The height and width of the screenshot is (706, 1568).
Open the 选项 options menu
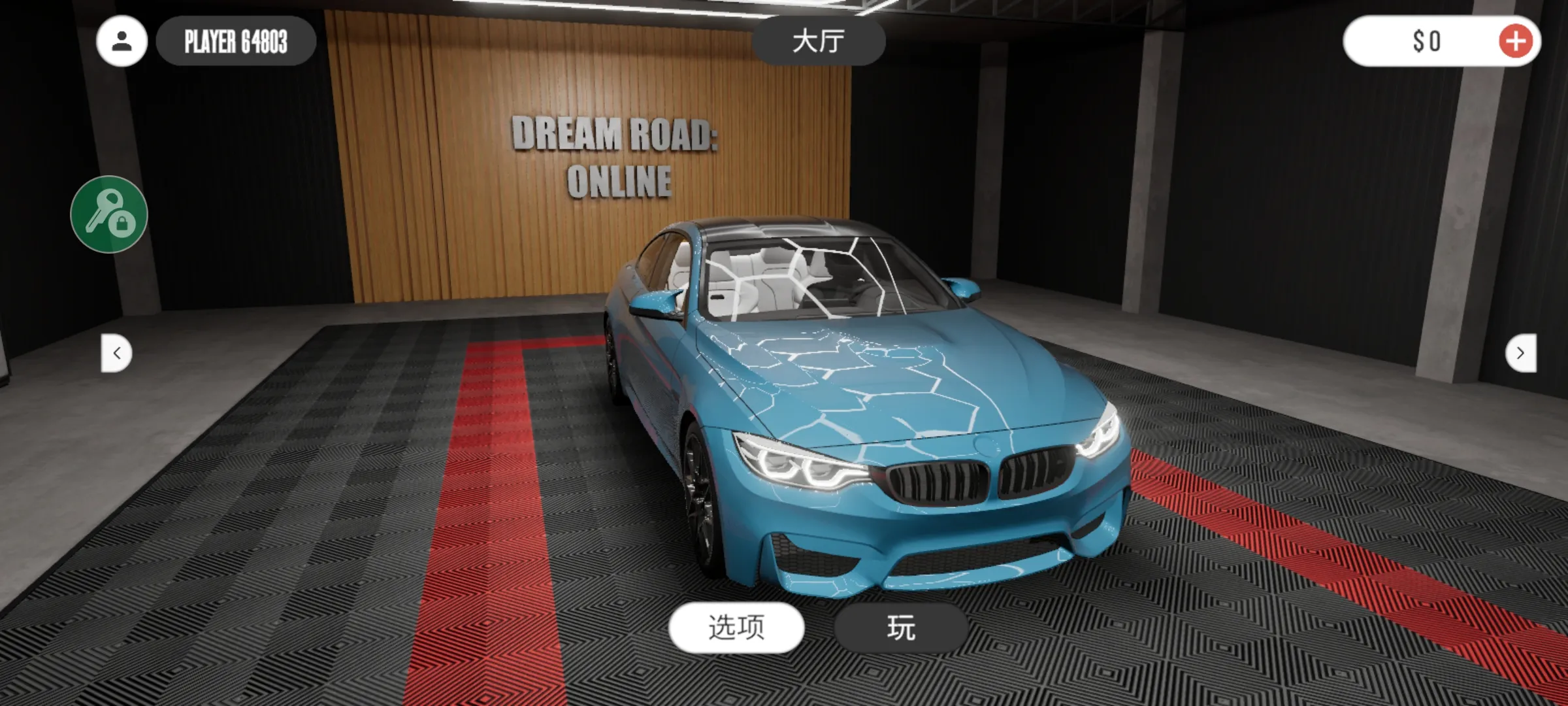(736, 627)
